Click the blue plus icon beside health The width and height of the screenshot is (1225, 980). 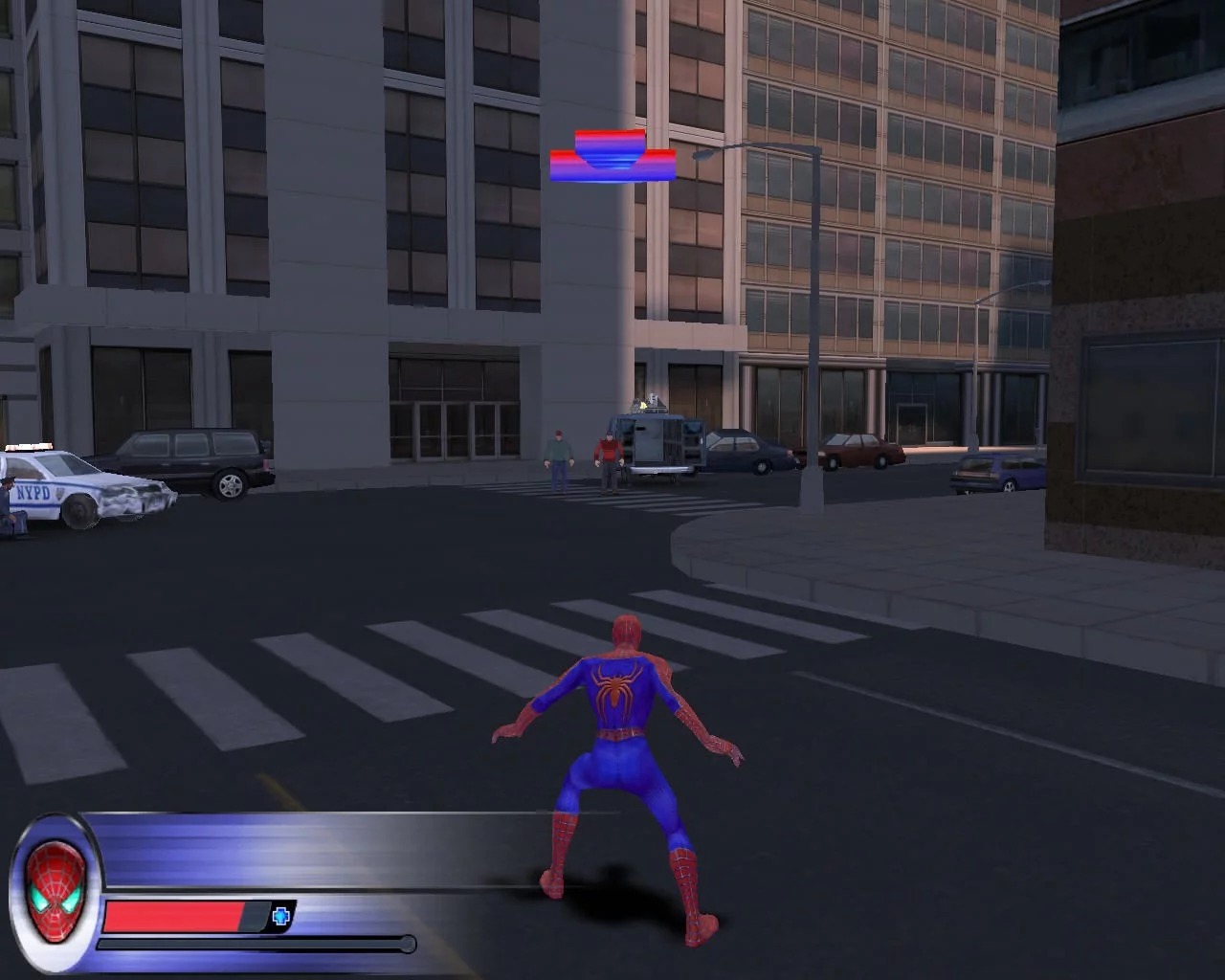[280, 917]
